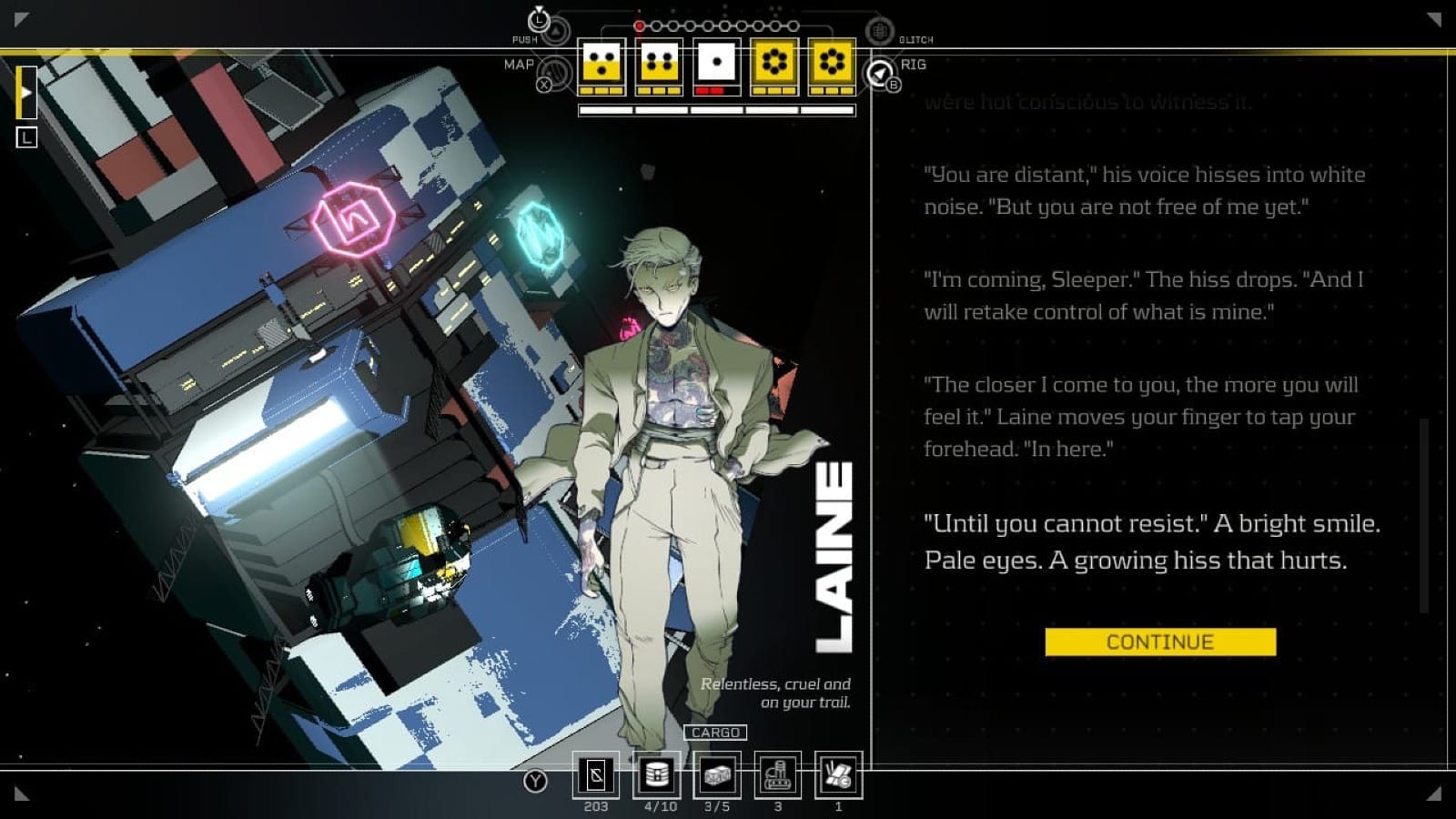Choose the die showing four pips
This screenshot has height=819, width=1456.
(660, 64)
